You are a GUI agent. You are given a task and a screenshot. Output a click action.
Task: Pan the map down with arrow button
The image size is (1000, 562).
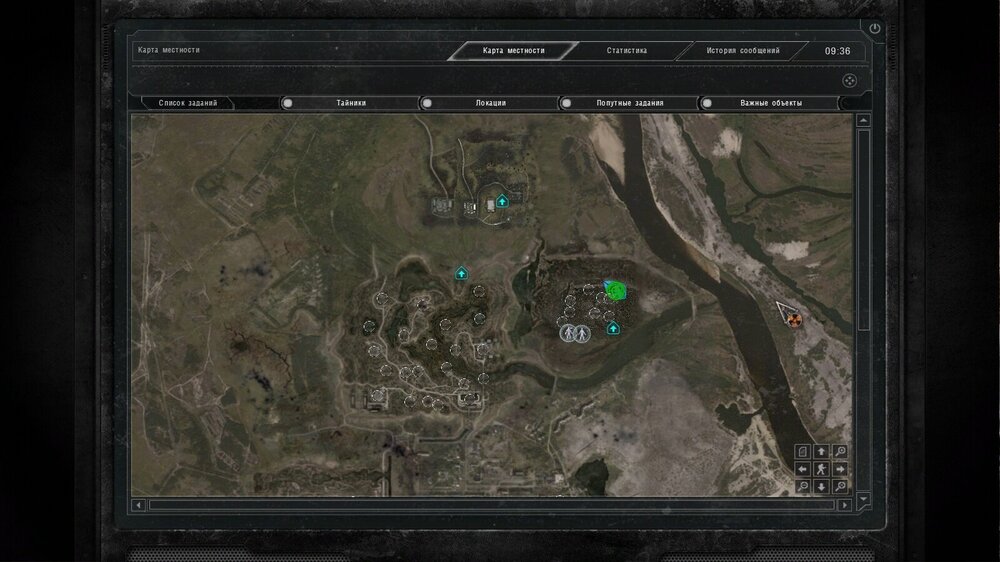pyautogui.click(x=821, y=487)
